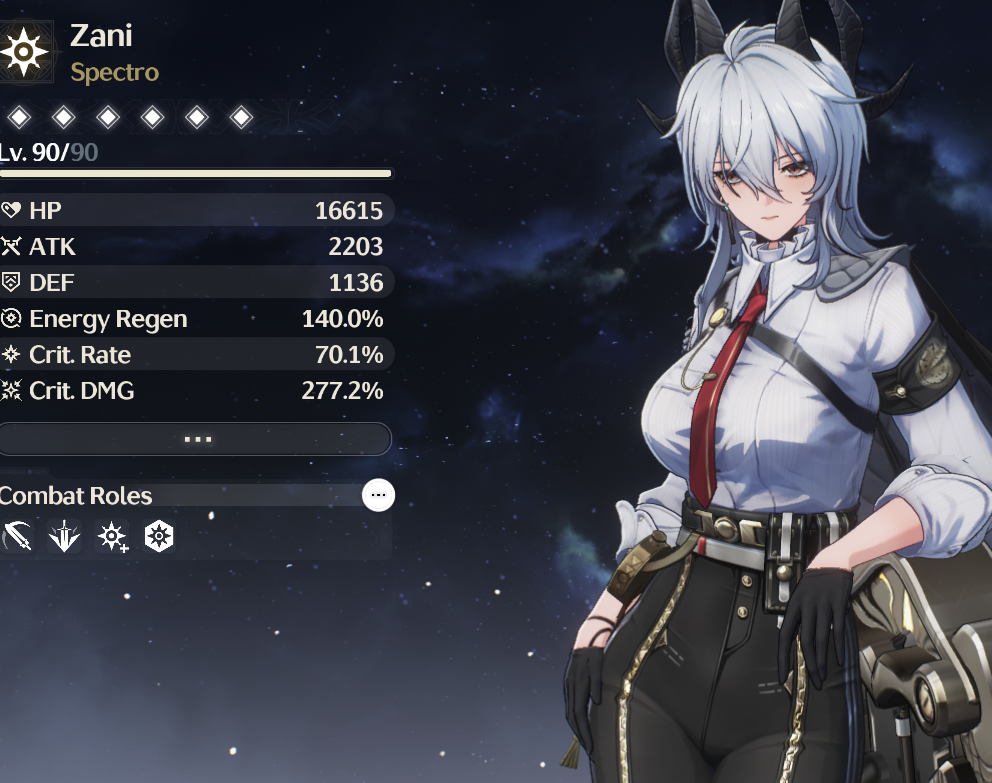The image size is (992, 783).
Task: Select the downward sword with wings role icon
Action: [x=65, y=537]
